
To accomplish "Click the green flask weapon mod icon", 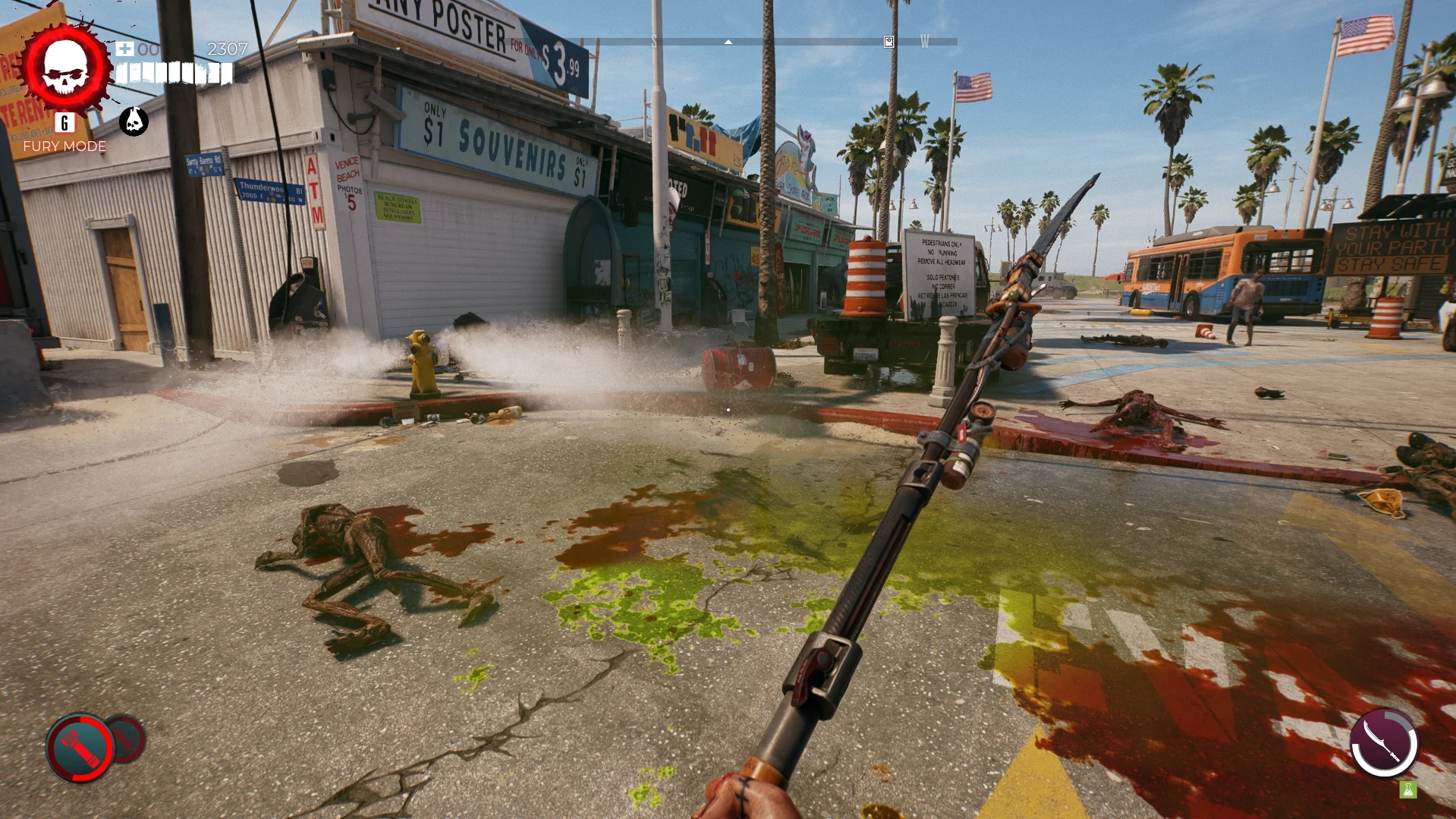I will (x=1408, y=790).
